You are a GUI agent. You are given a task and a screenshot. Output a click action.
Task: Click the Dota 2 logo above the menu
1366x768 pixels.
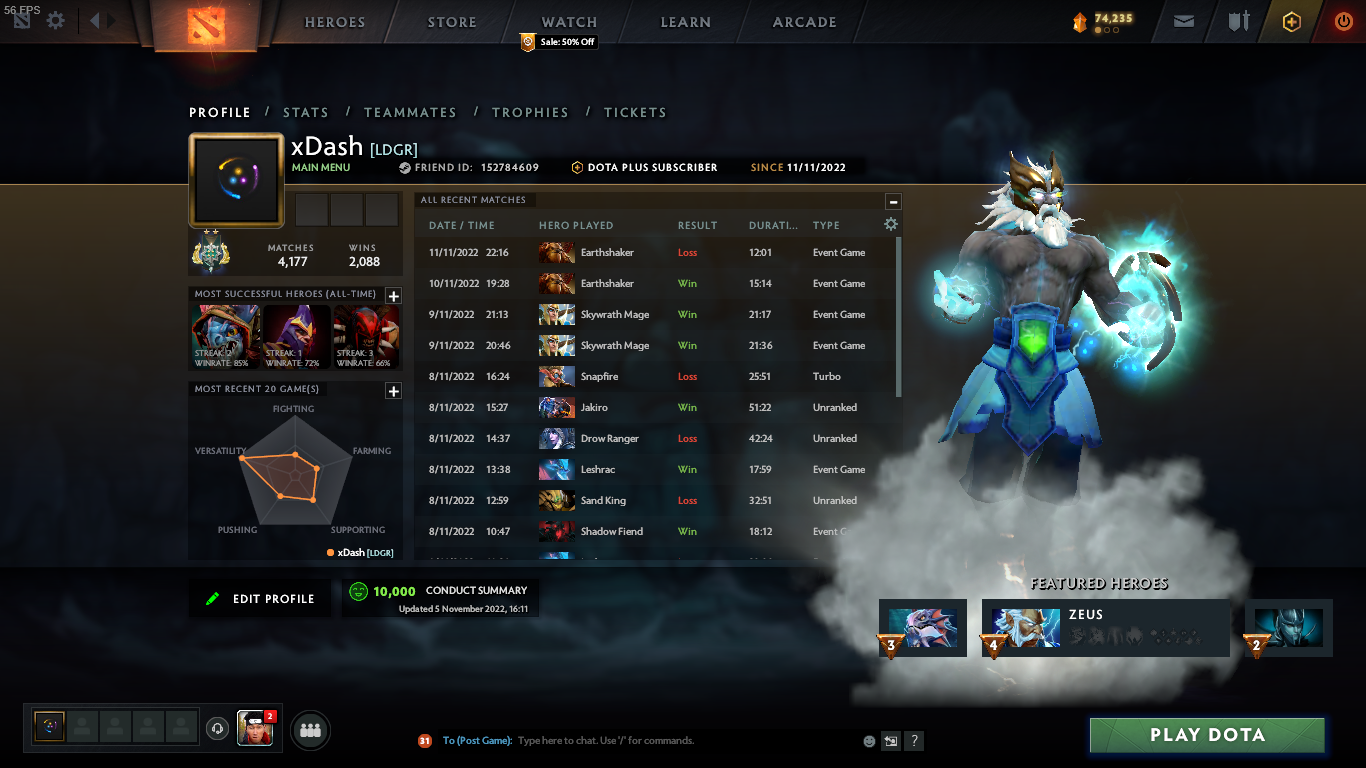tap(208, 25)
